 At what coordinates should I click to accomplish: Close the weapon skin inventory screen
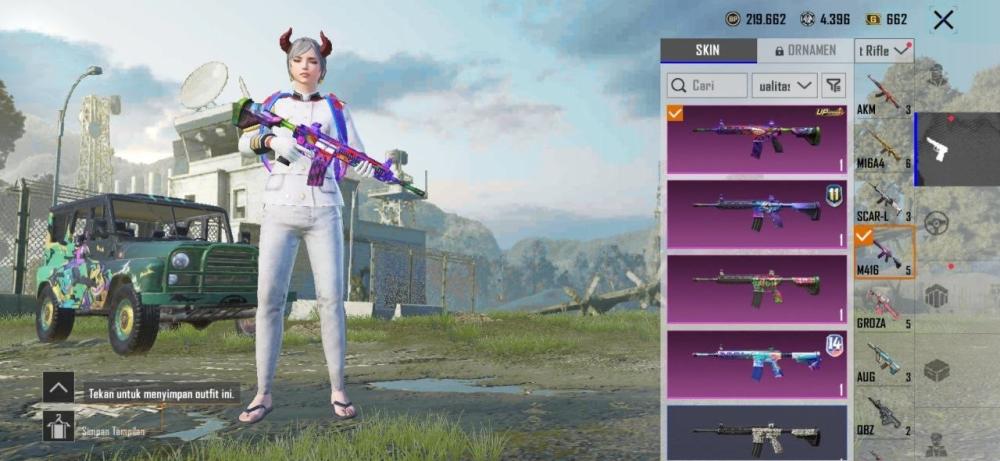coord(942,19)
